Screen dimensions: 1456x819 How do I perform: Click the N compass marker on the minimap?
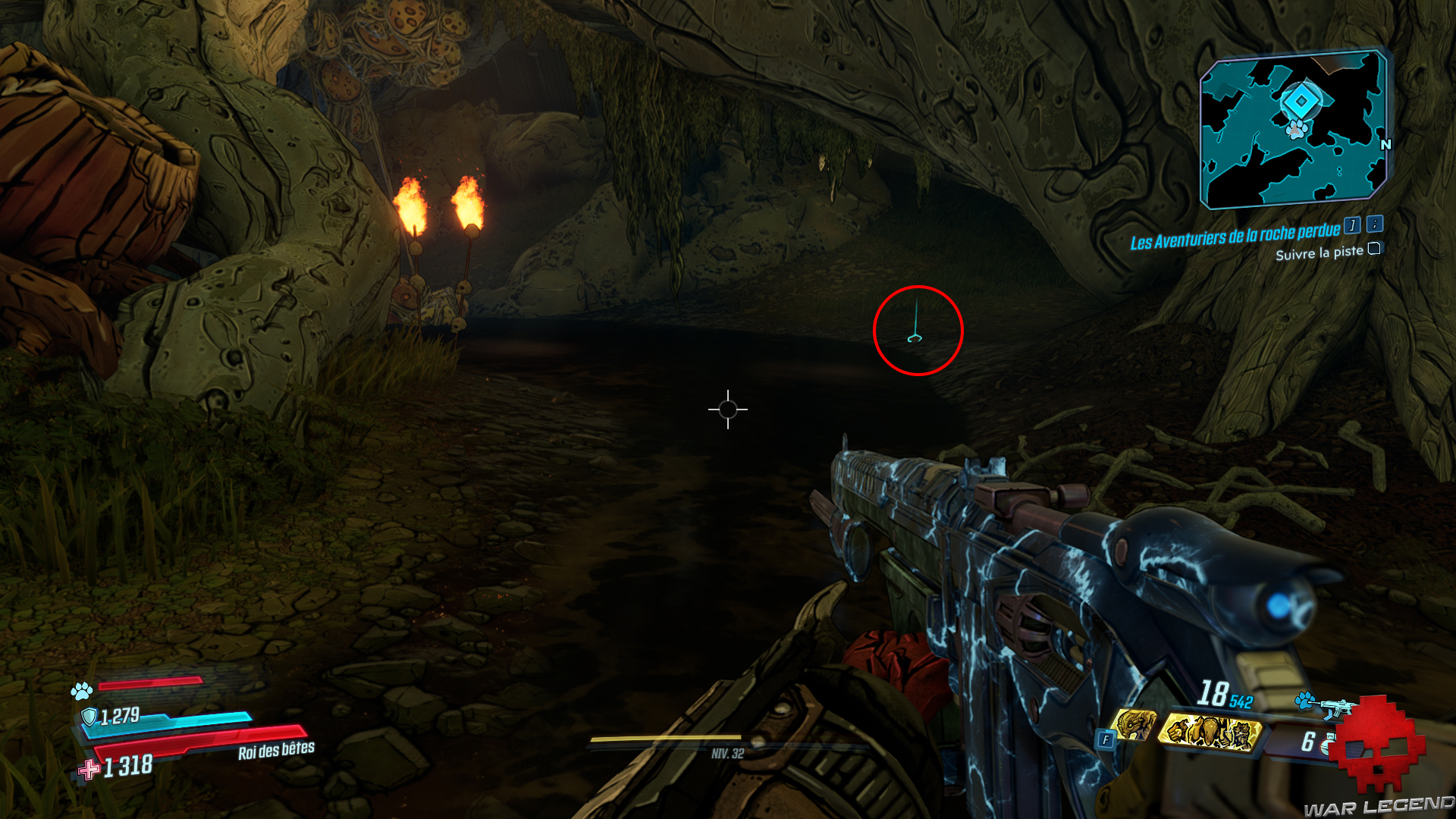[1388, 144]
